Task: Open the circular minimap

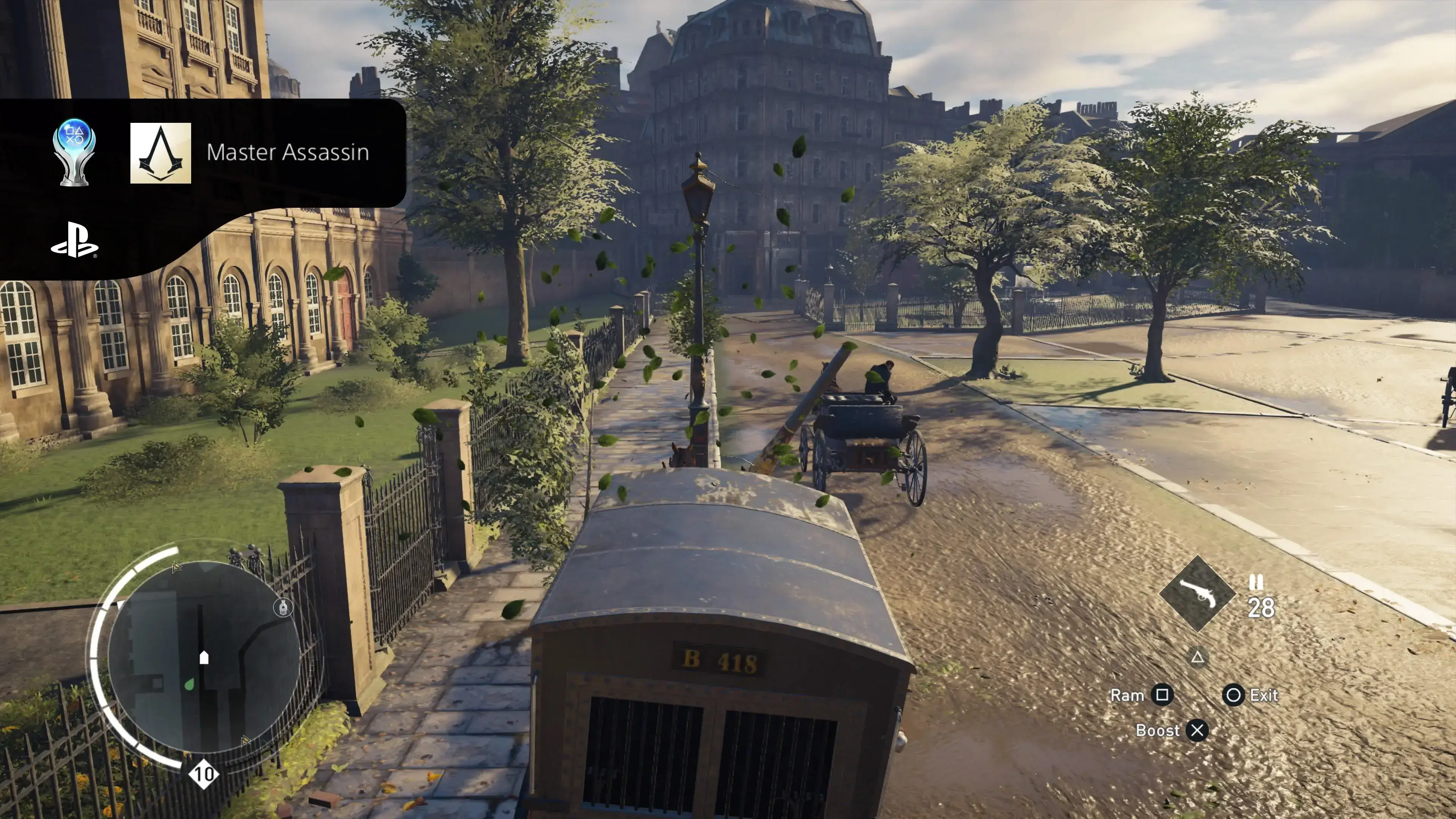Action: click(x=204, y=656)
